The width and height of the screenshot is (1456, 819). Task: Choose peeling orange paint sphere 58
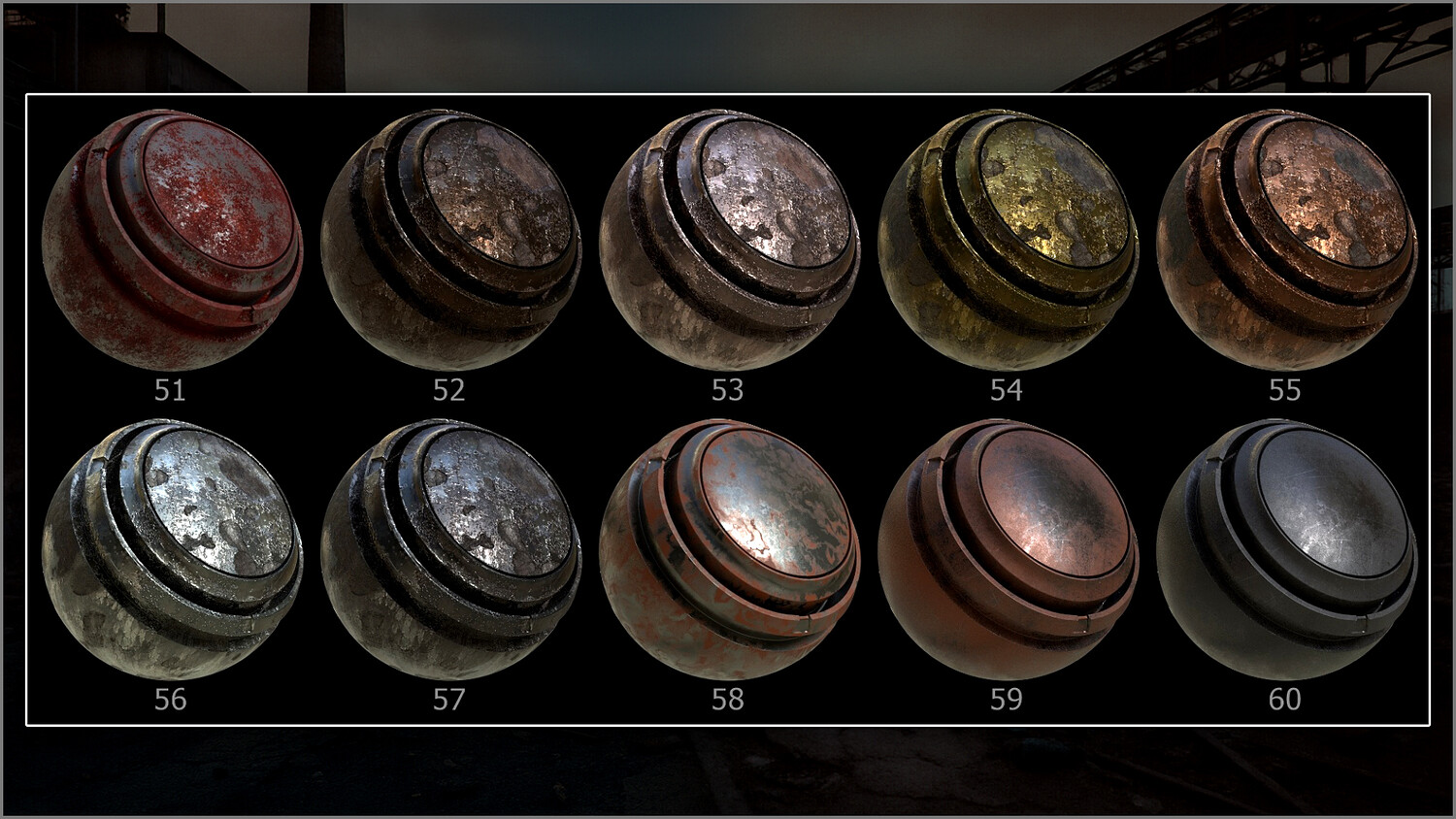(729, 548)
